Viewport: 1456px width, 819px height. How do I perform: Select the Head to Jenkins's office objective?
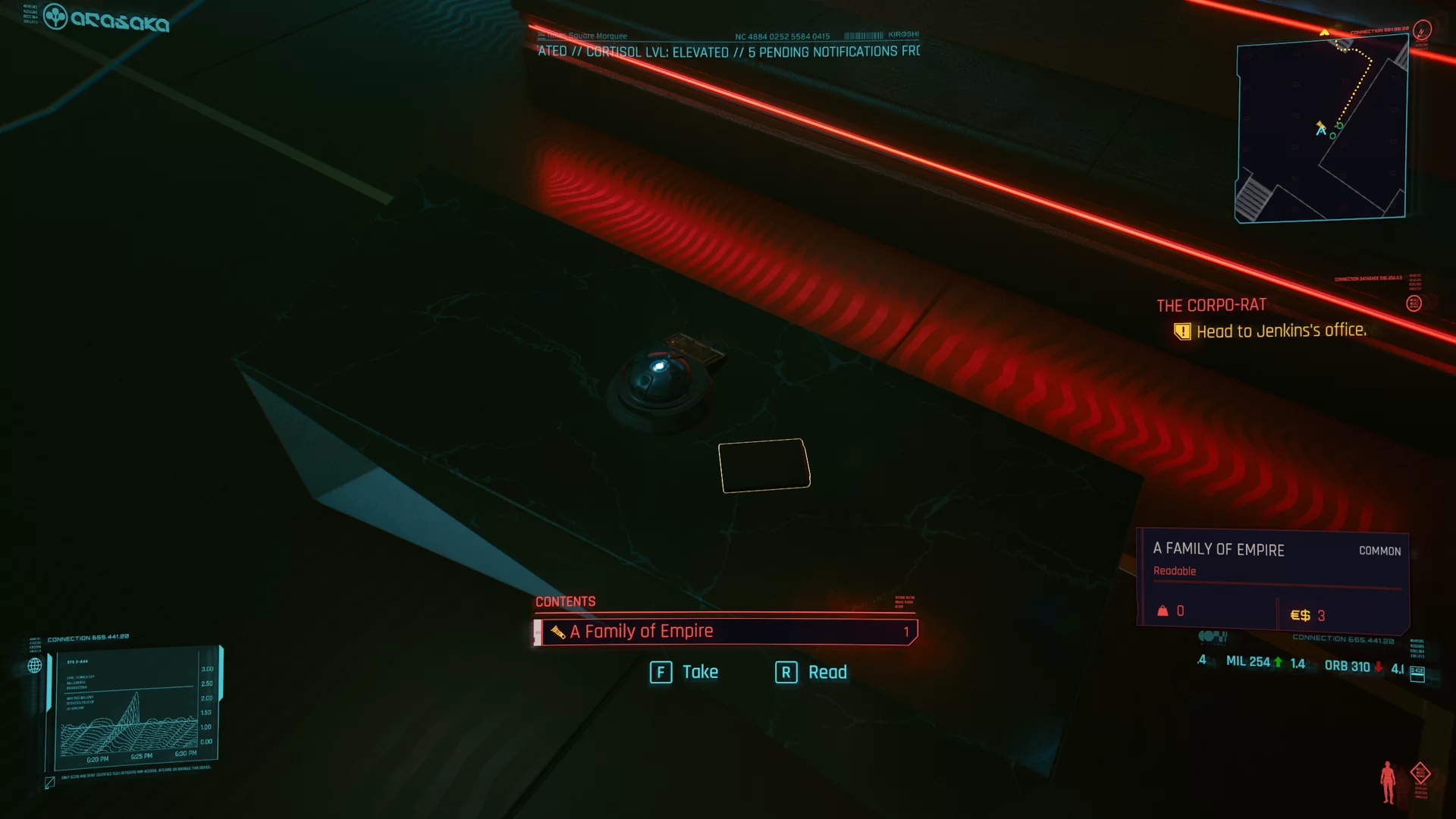tap(1280, 331)
